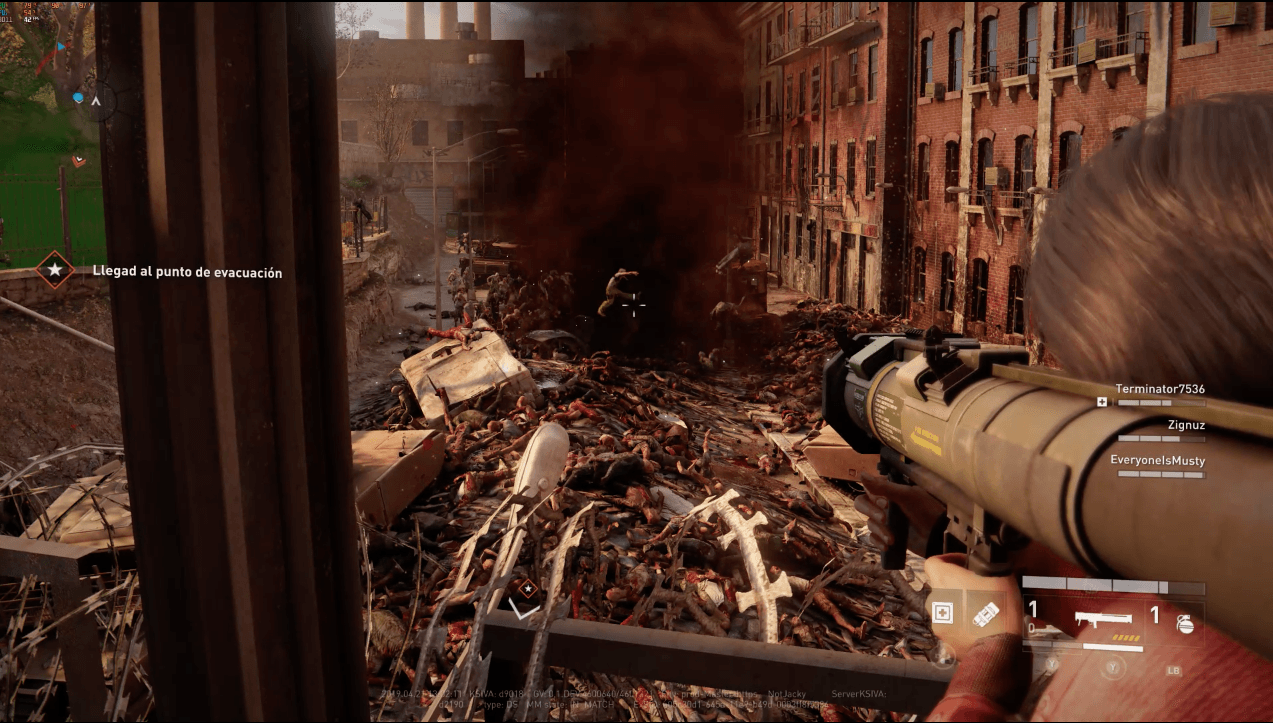Click the star objective waypoint marker

[x=527, y=586]
